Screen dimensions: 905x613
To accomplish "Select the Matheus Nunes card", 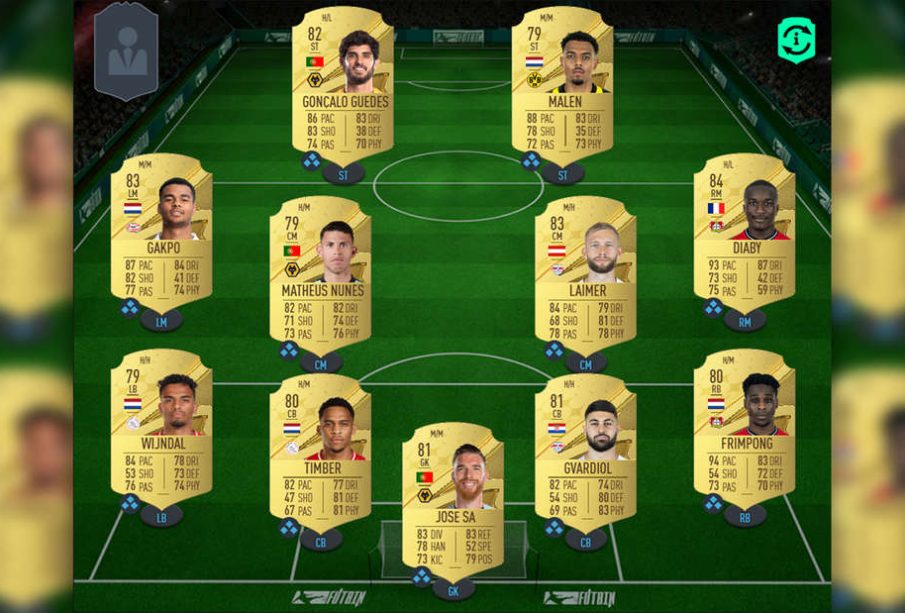I will click(321, 275).
